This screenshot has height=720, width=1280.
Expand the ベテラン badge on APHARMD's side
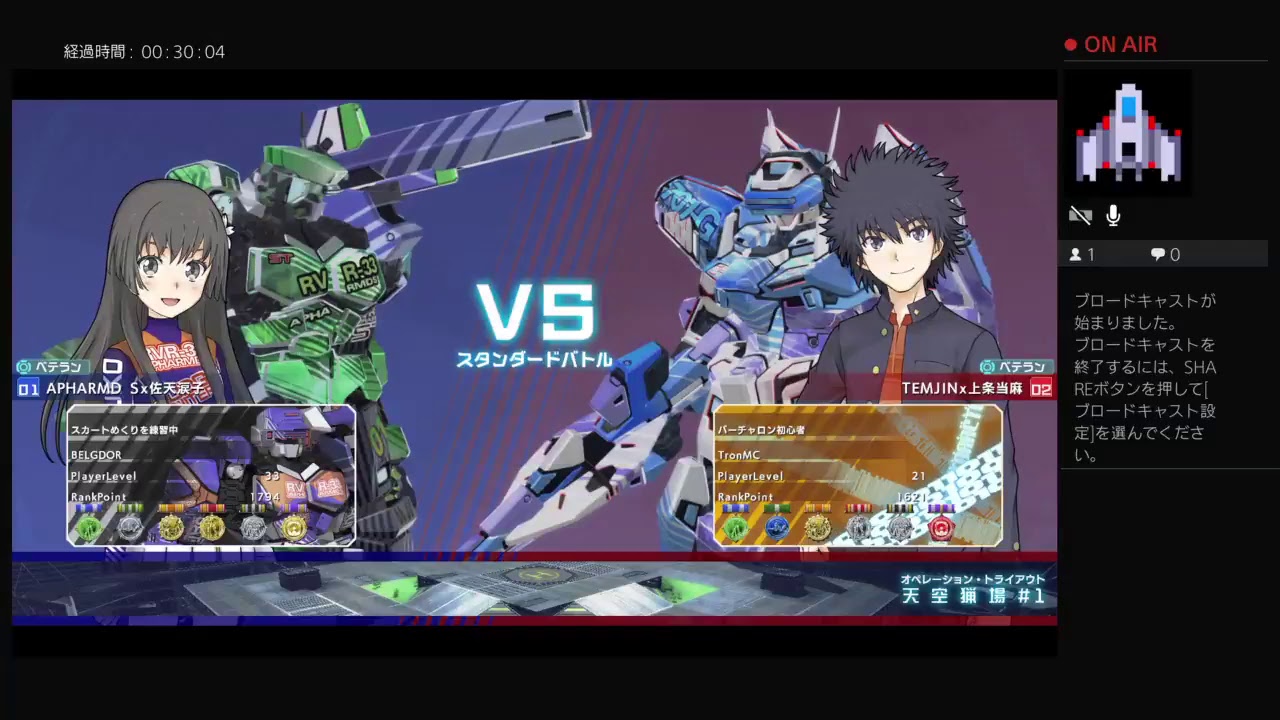(52, 367)
